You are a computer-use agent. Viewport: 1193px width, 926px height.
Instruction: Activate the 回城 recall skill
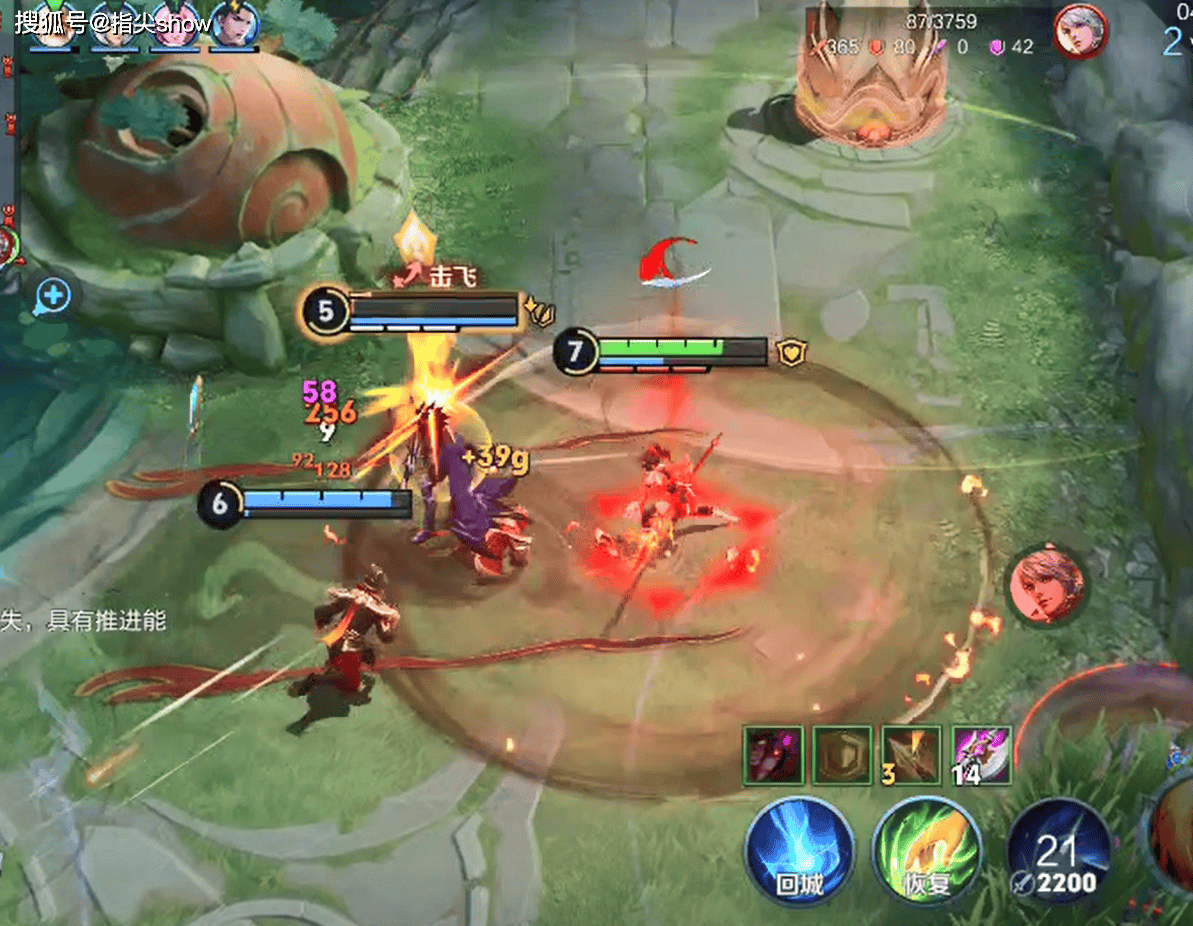[799, 851]
